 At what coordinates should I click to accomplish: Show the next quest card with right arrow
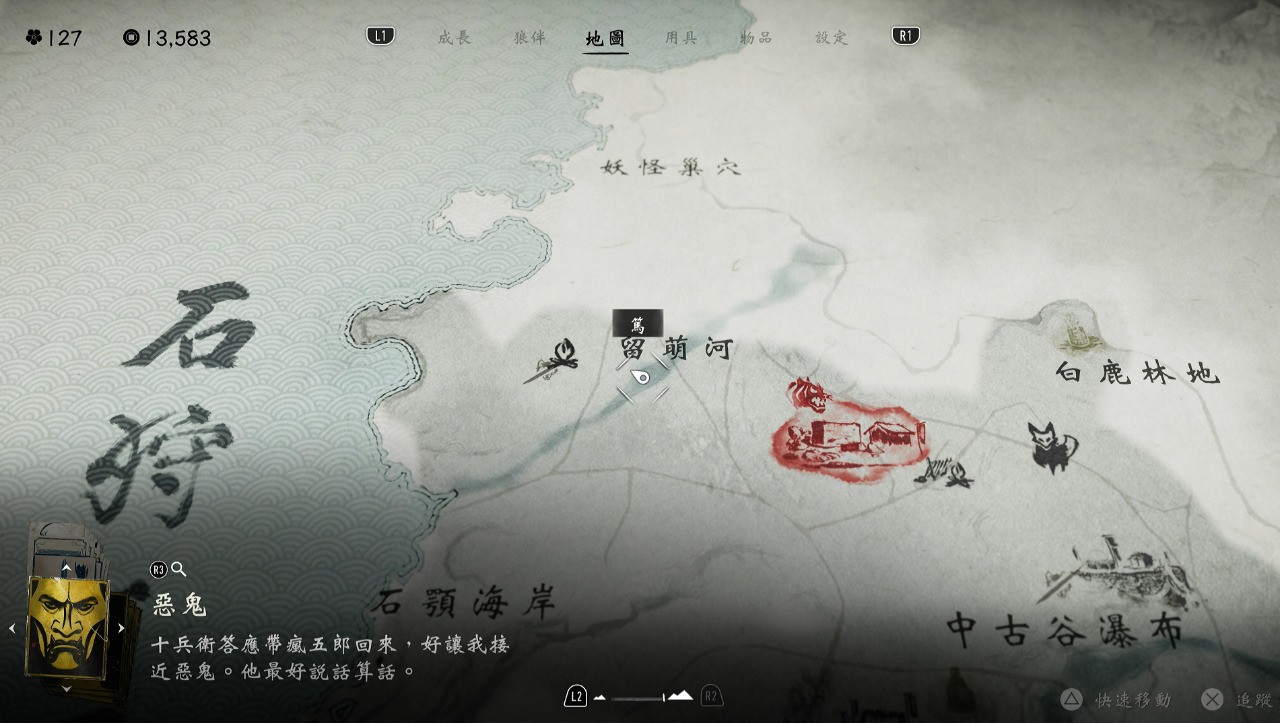click(x=121, y=628)
